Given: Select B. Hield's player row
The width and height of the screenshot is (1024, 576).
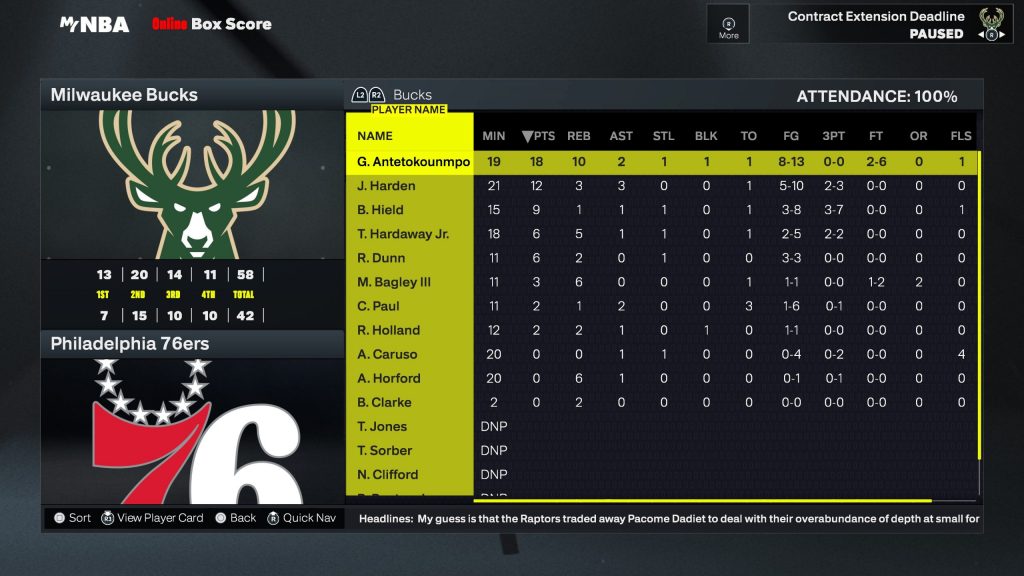Looking at the screenshot, I should pos(380,210).
